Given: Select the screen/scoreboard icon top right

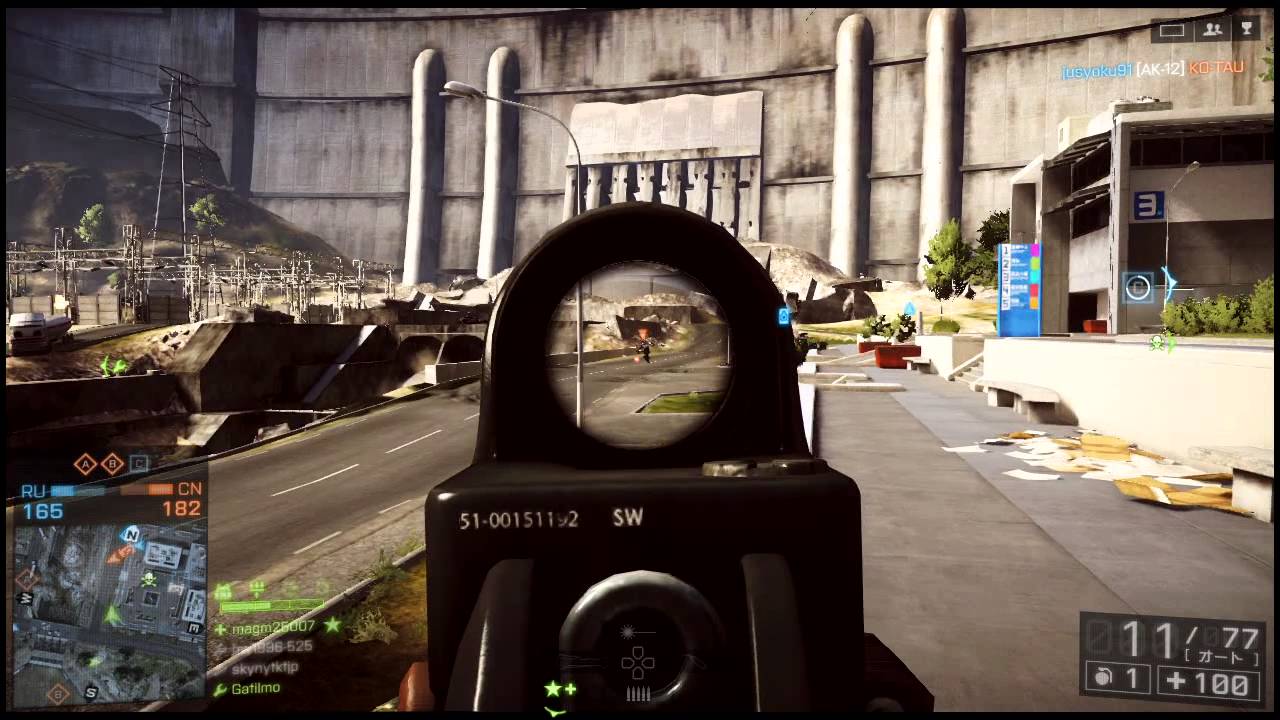Looking at the screenshot, I should 1170,31.
